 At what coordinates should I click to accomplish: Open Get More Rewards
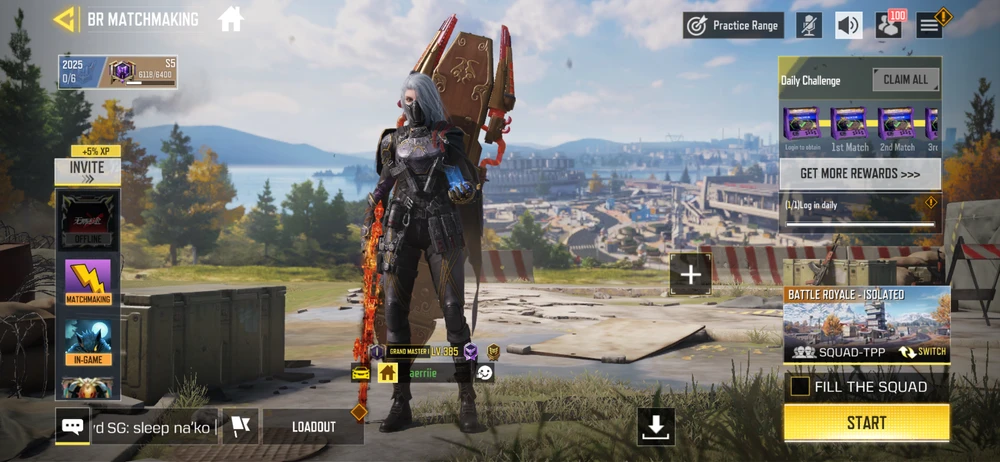coord(859,173)
